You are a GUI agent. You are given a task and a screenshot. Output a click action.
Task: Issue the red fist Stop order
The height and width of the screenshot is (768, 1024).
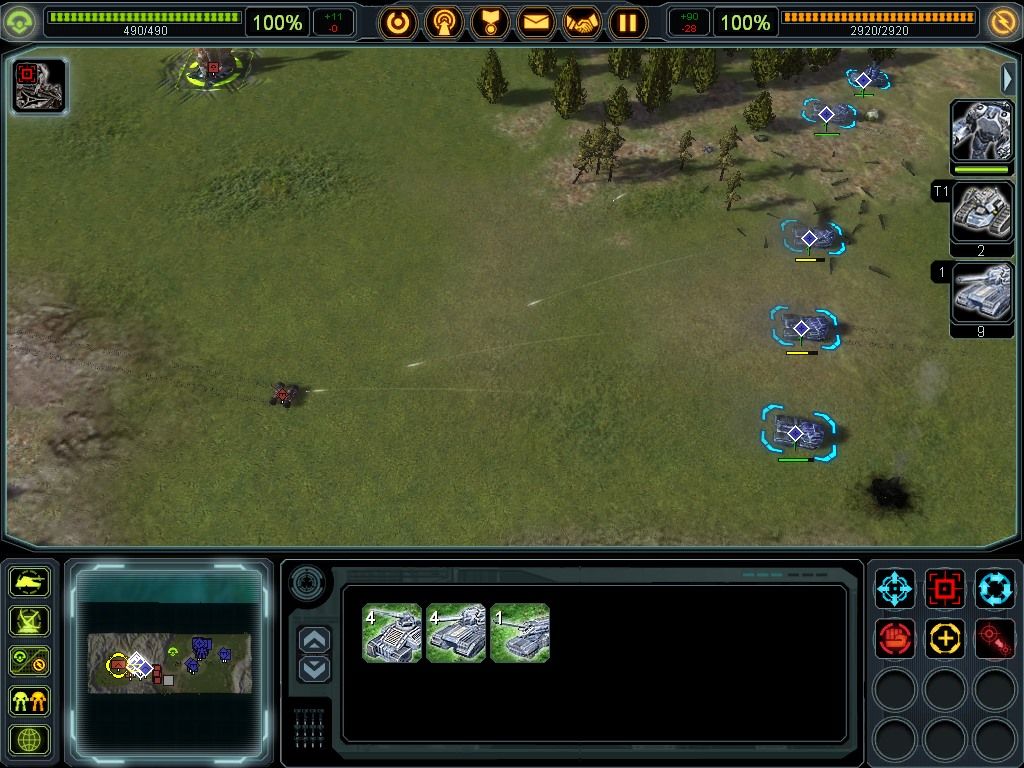[895, 638]
